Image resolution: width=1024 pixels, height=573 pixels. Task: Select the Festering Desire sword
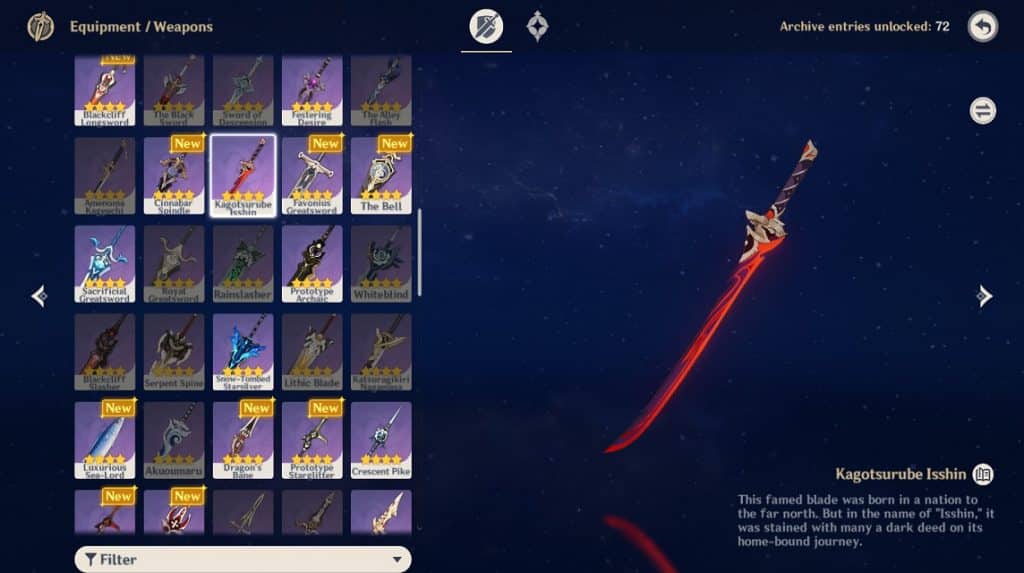[312, 90]
